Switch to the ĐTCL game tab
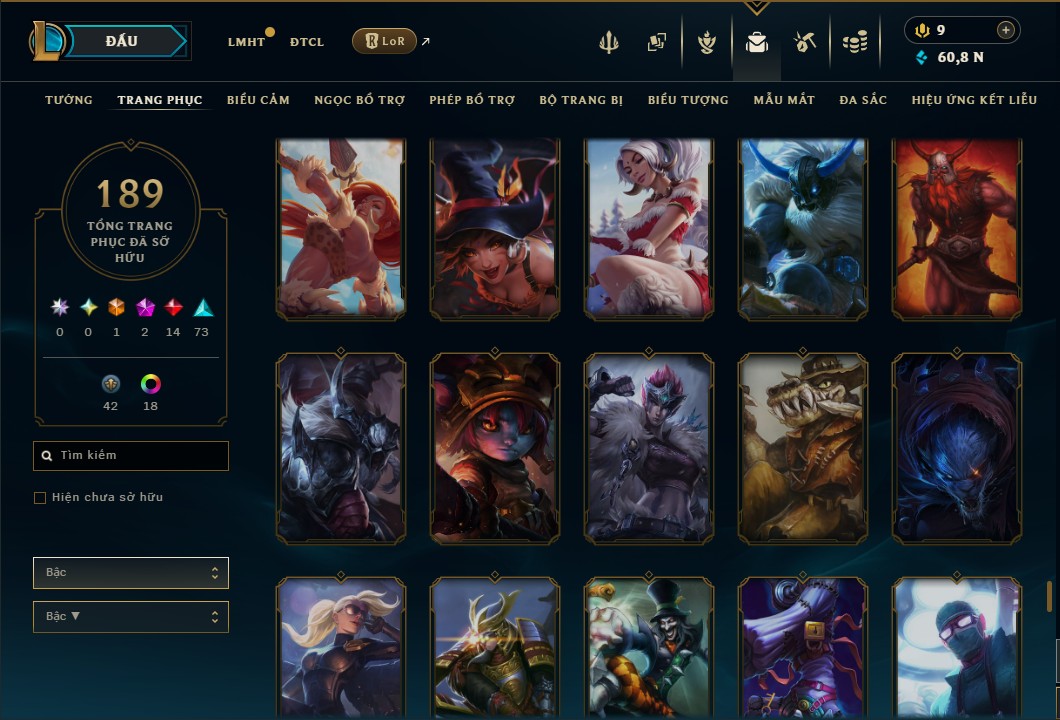 307,42
